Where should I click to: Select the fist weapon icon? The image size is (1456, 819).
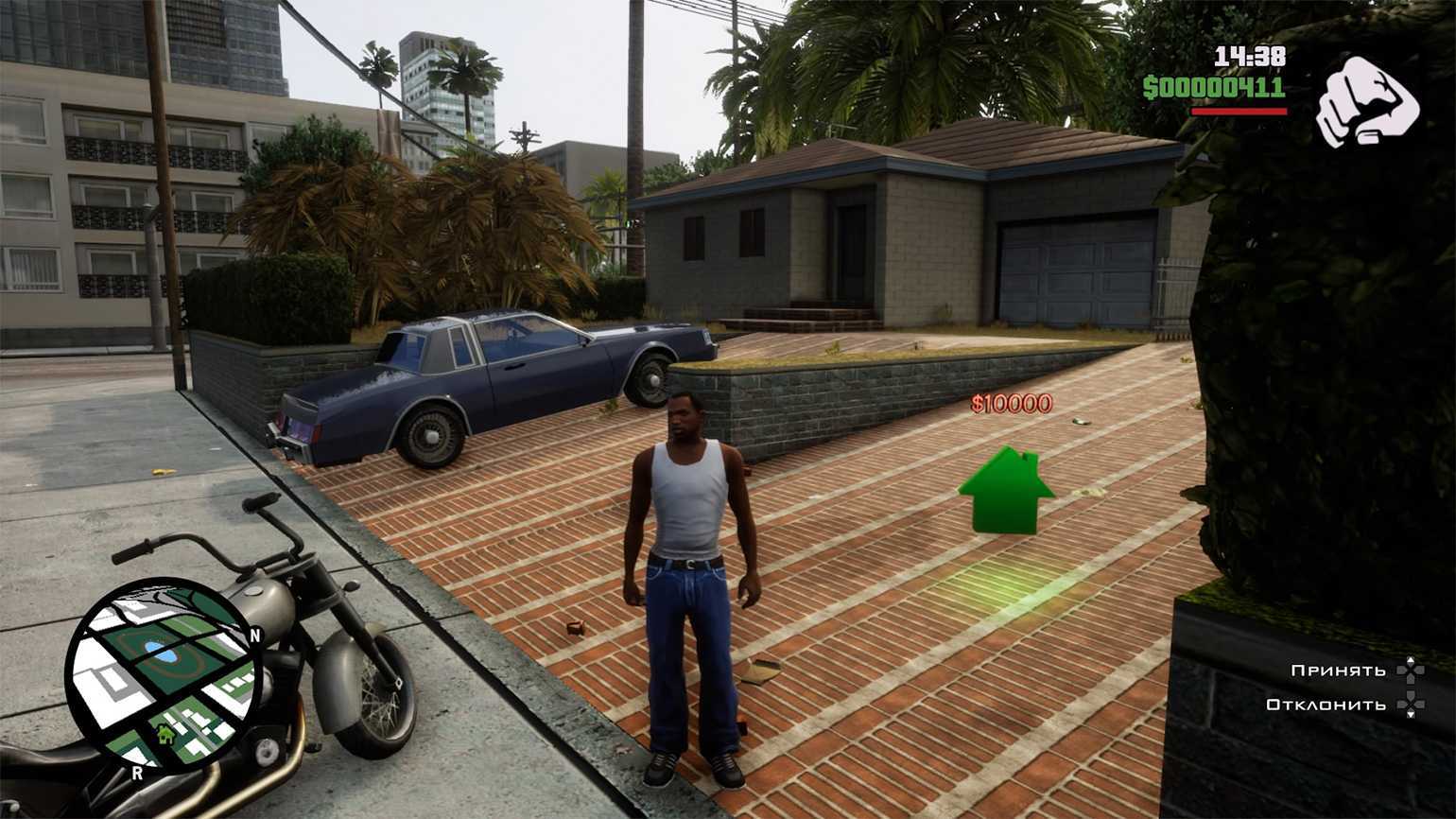(x=1366, y=102)
